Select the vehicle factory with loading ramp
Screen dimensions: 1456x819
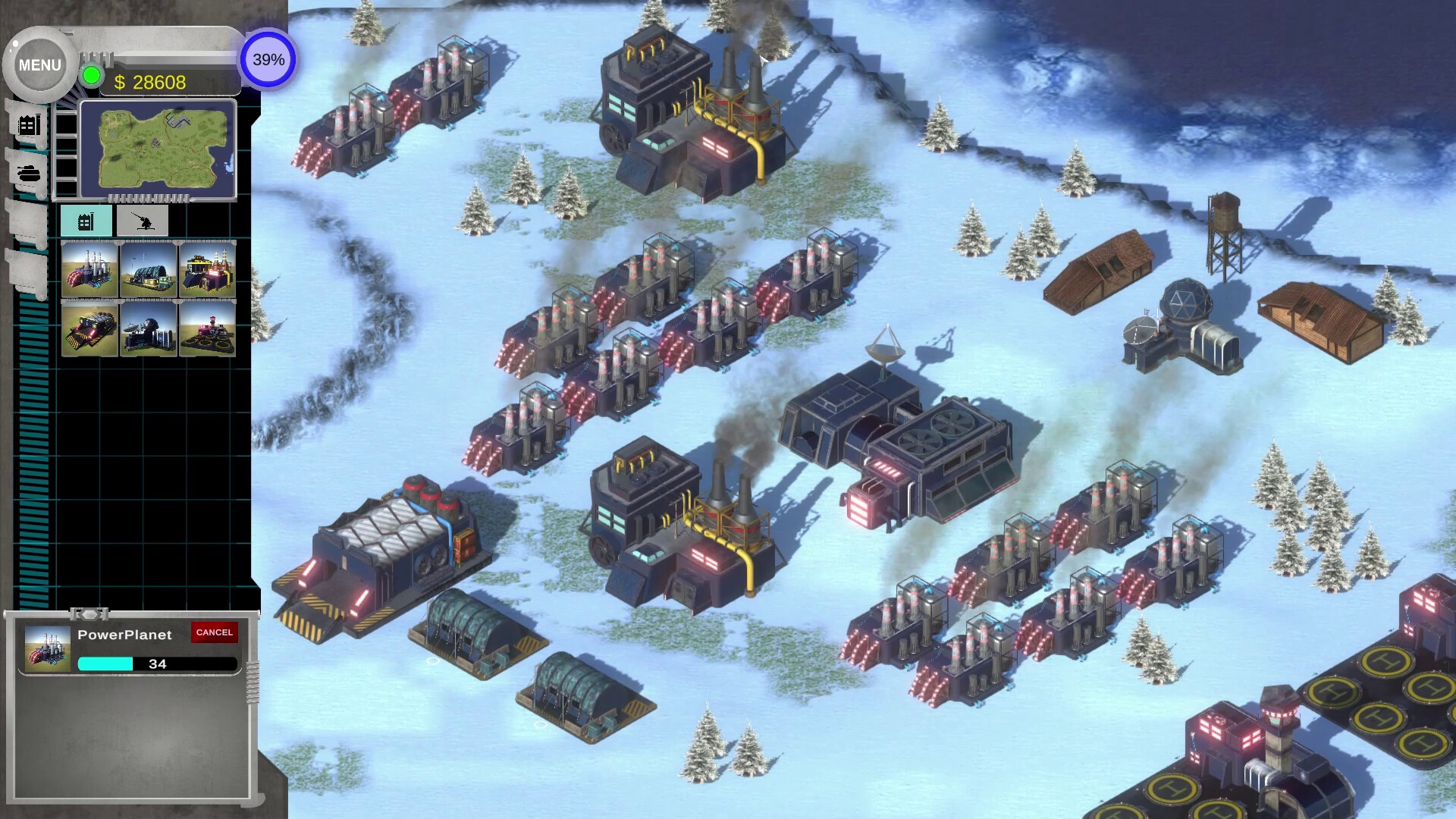87,330
